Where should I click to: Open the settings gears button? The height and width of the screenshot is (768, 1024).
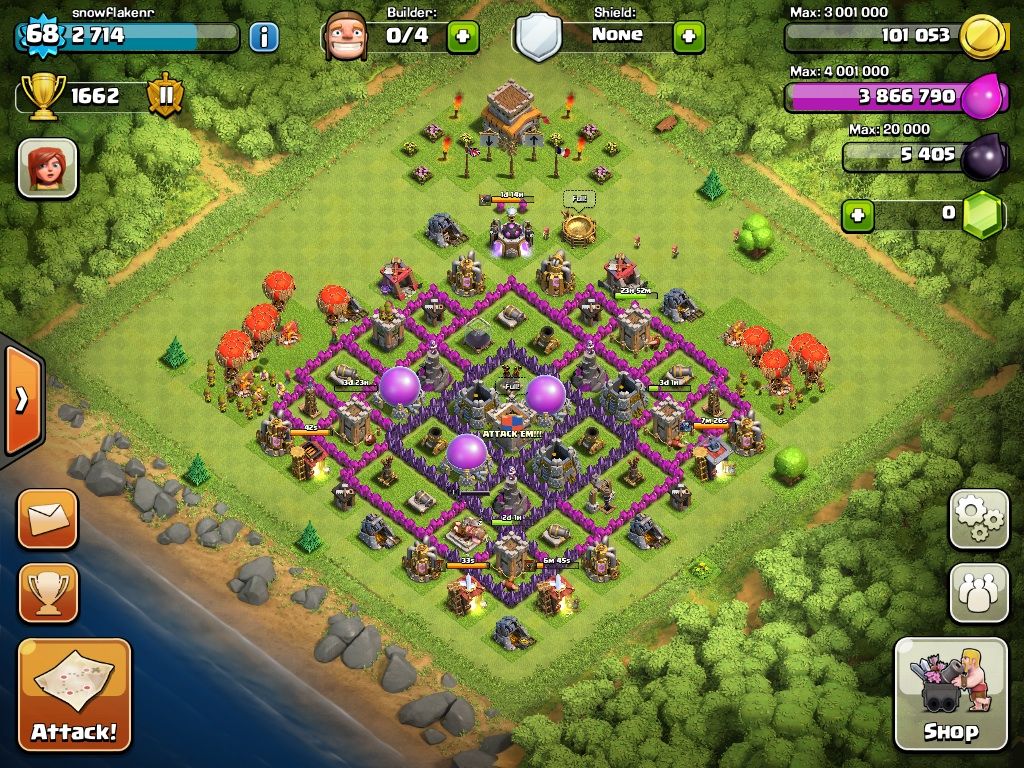pos(978,519)
